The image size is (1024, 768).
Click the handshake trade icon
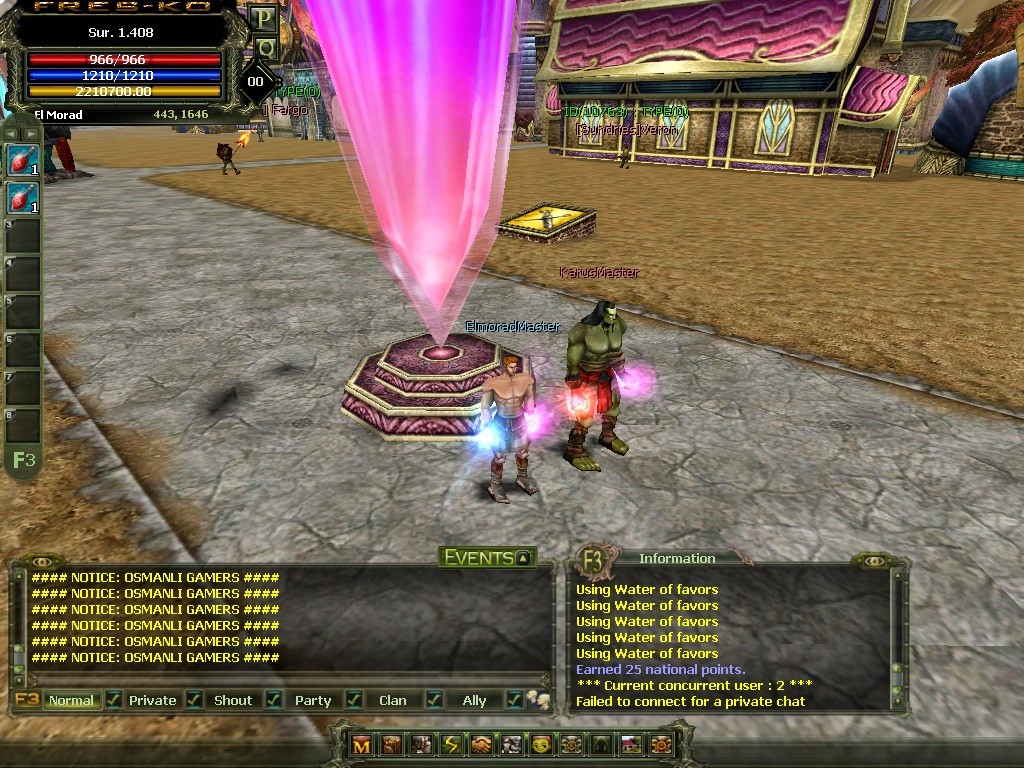(481, 744)
